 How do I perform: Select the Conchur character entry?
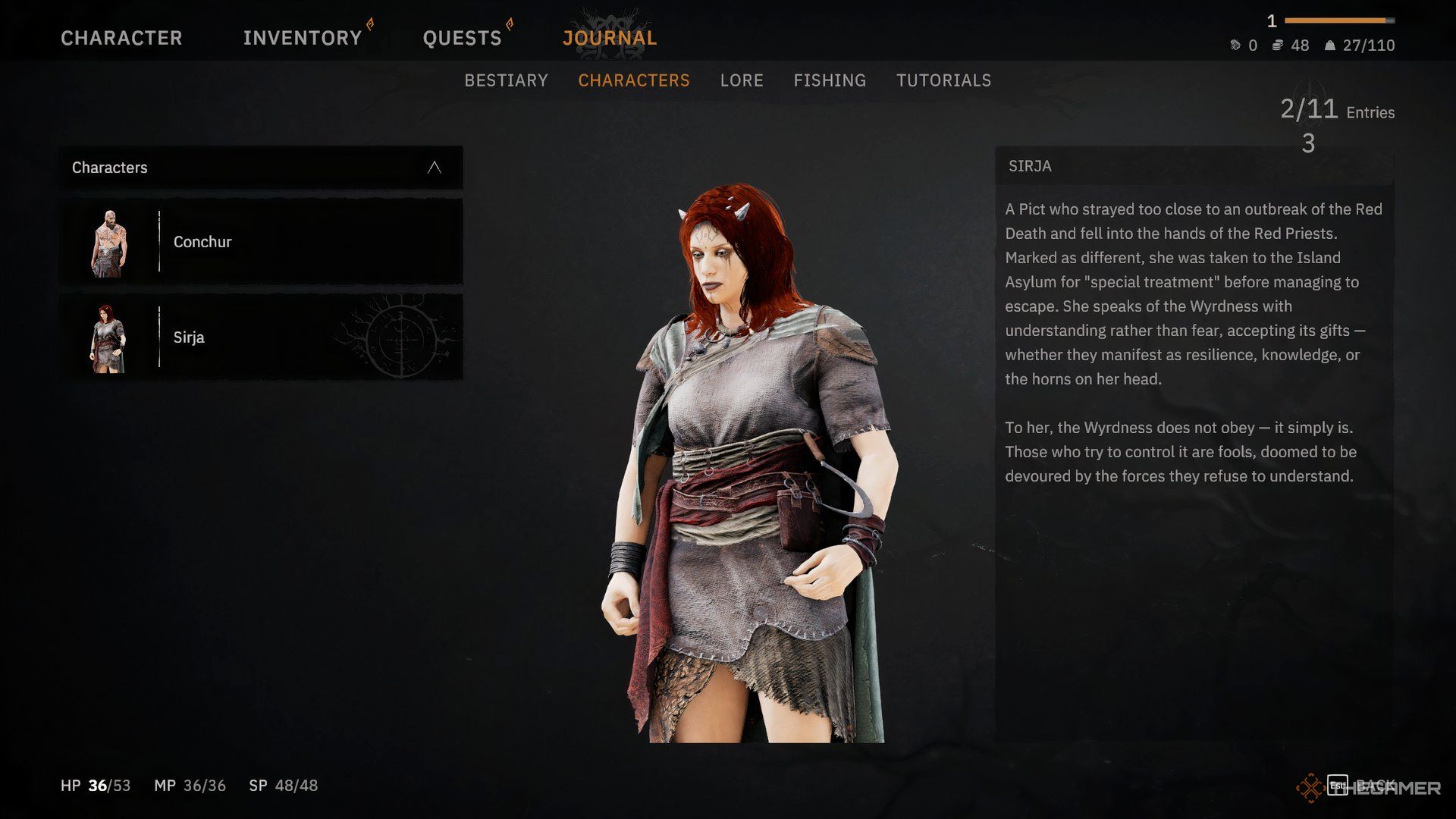pos(261,242)
